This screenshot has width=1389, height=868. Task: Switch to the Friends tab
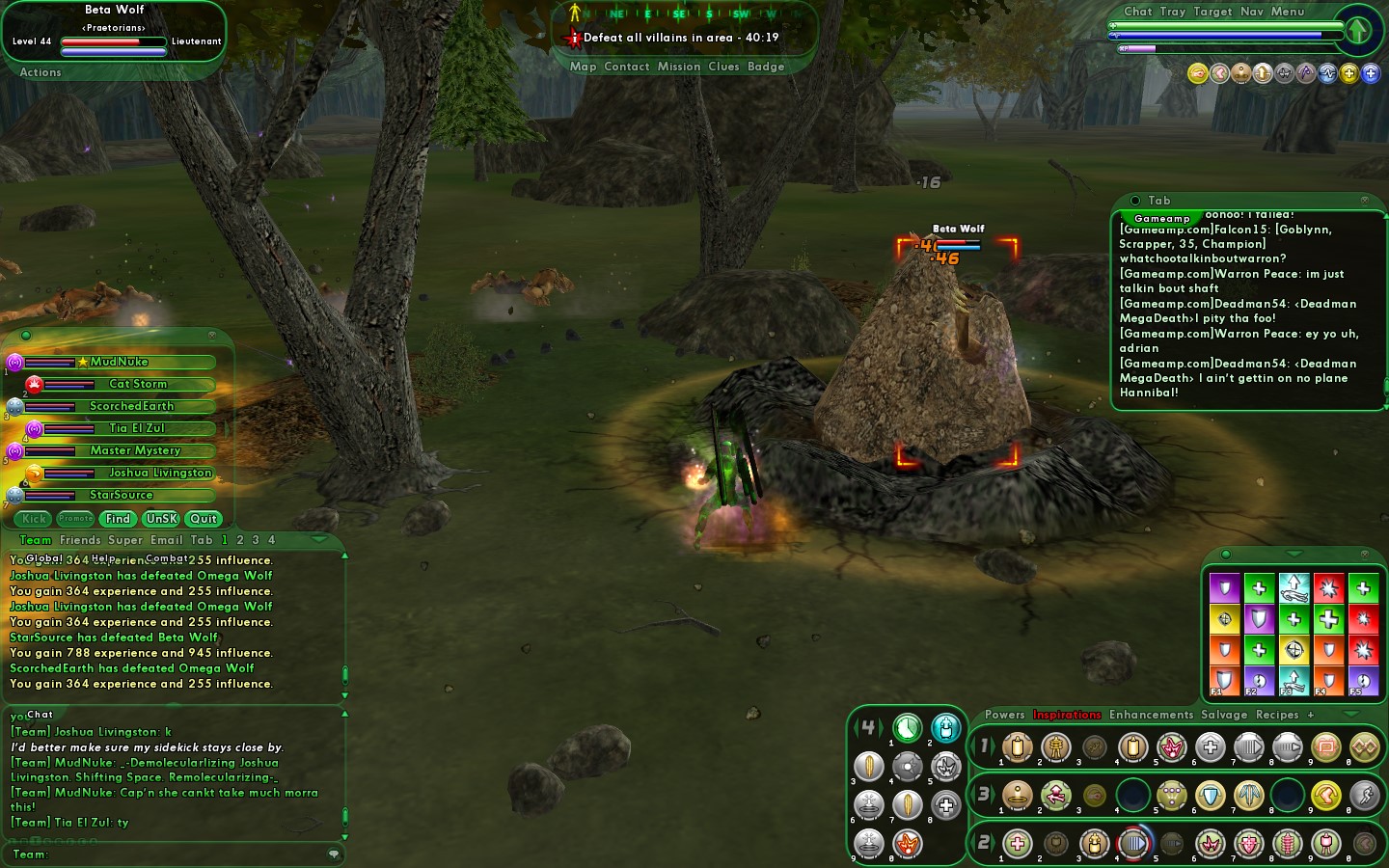click(x=80, y=540)
